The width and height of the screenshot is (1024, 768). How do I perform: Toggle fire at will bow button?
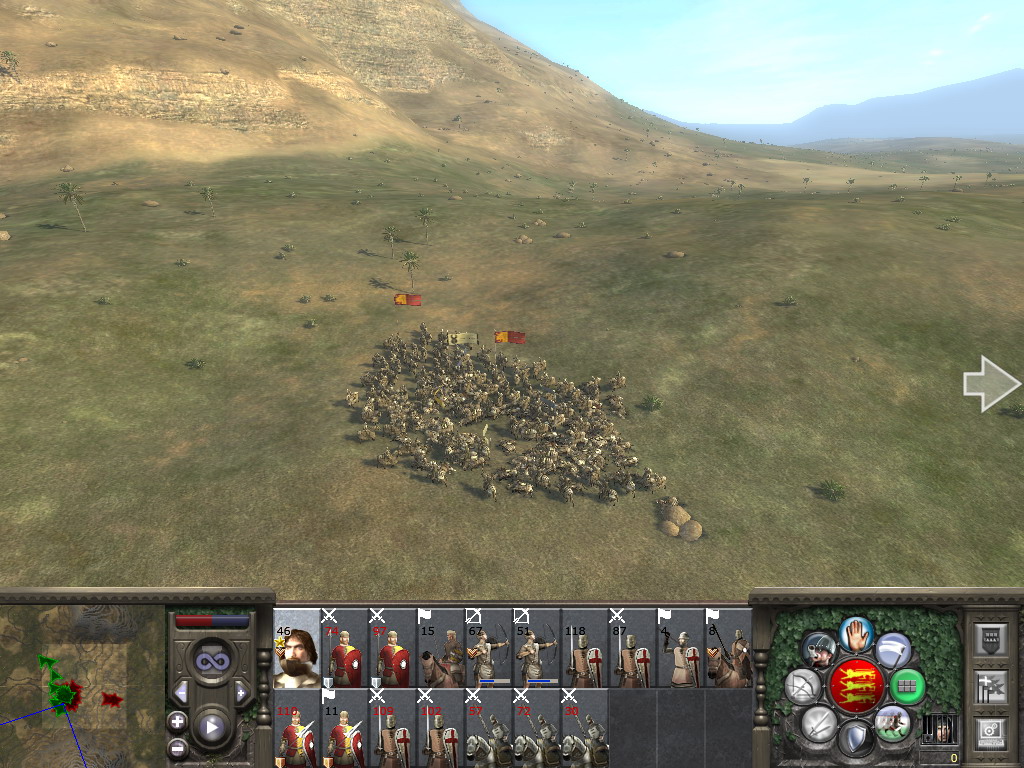pyautogui.click(x=803, y=686)
